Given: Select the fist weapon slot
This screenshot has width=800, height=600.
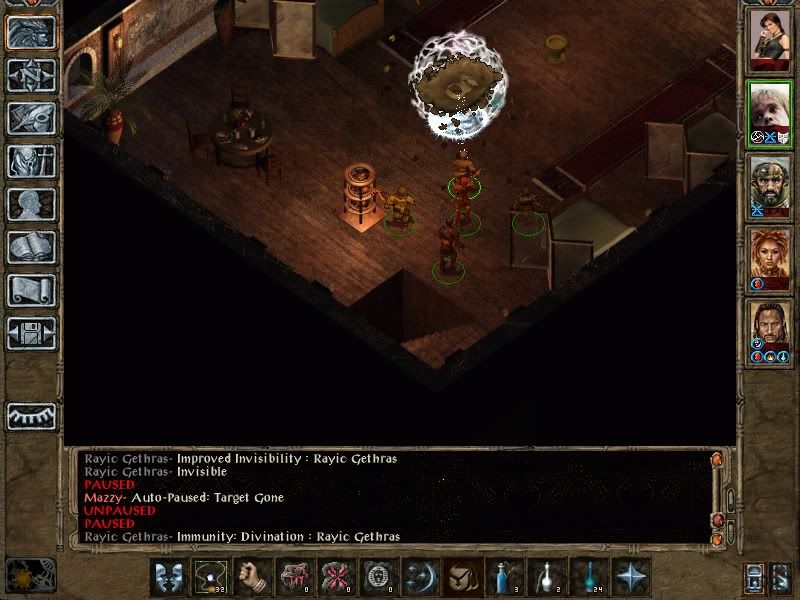Looking at the screenshot, I should click(x=254, y=577).
